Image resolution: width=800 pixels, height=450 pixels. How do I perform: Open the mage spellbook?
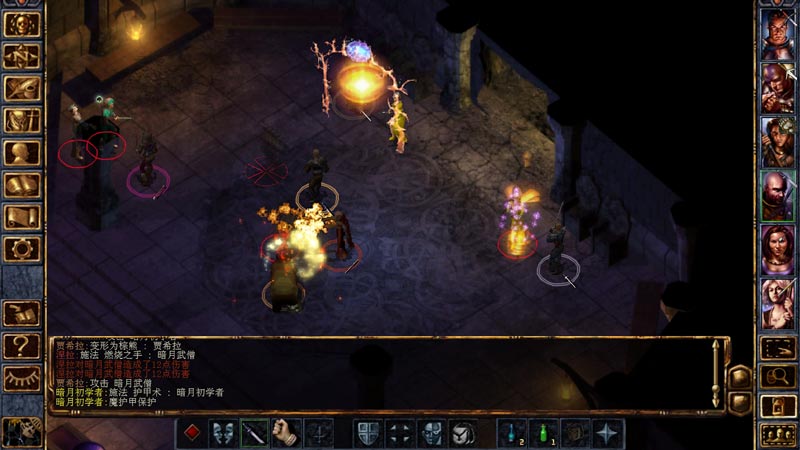[x=22, y=185]
